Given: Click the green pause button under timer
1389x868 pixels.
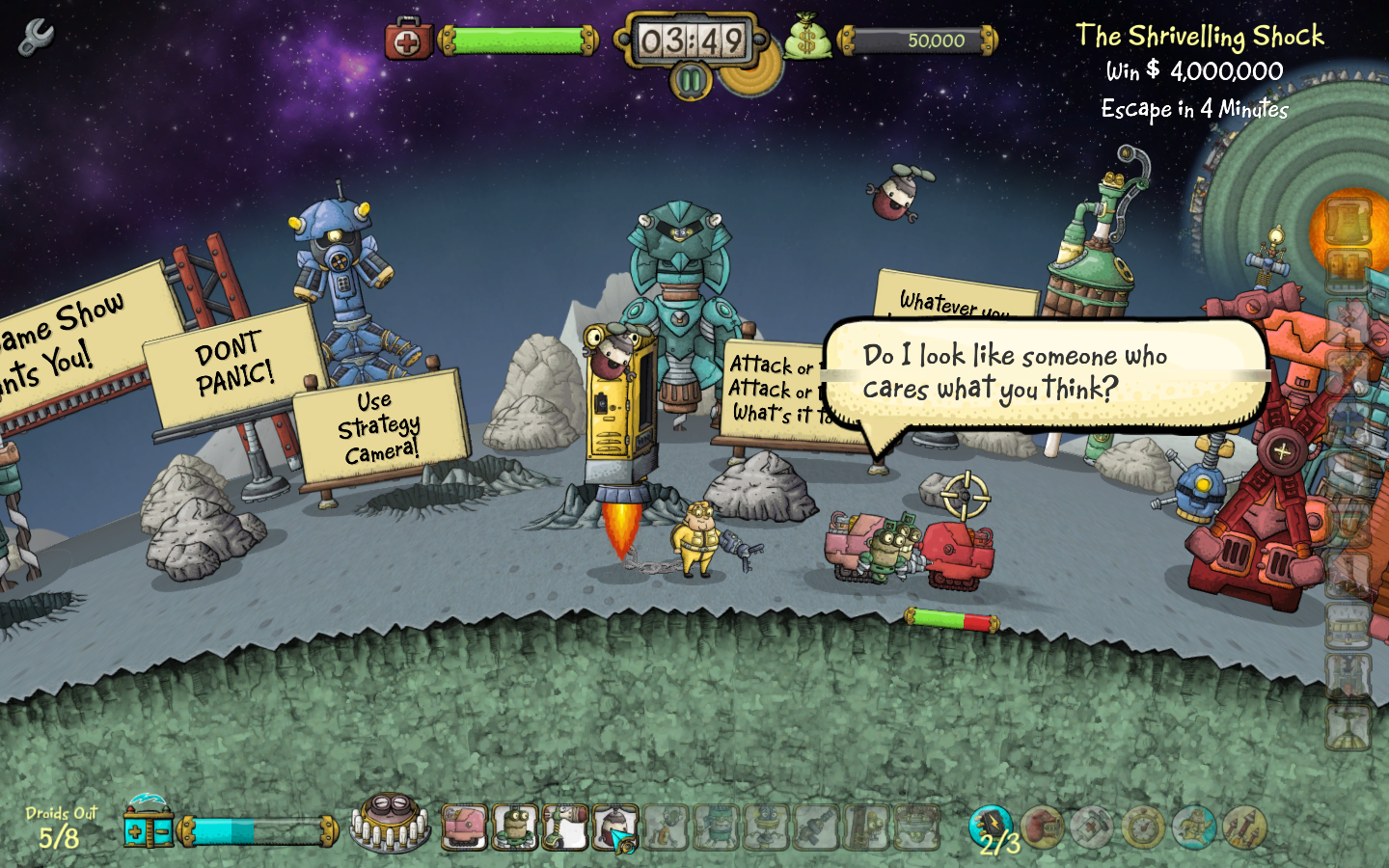Looking at the screenshot, I should pyautogui.click(x=691, y=81).
